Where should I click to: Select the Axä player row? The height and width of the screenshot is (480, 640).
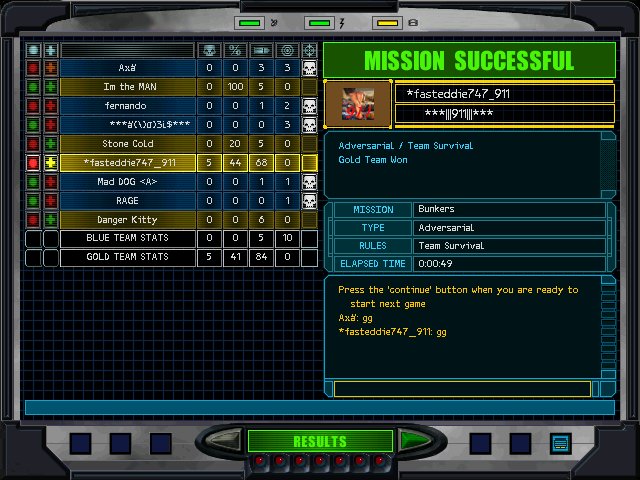(127, 68)
